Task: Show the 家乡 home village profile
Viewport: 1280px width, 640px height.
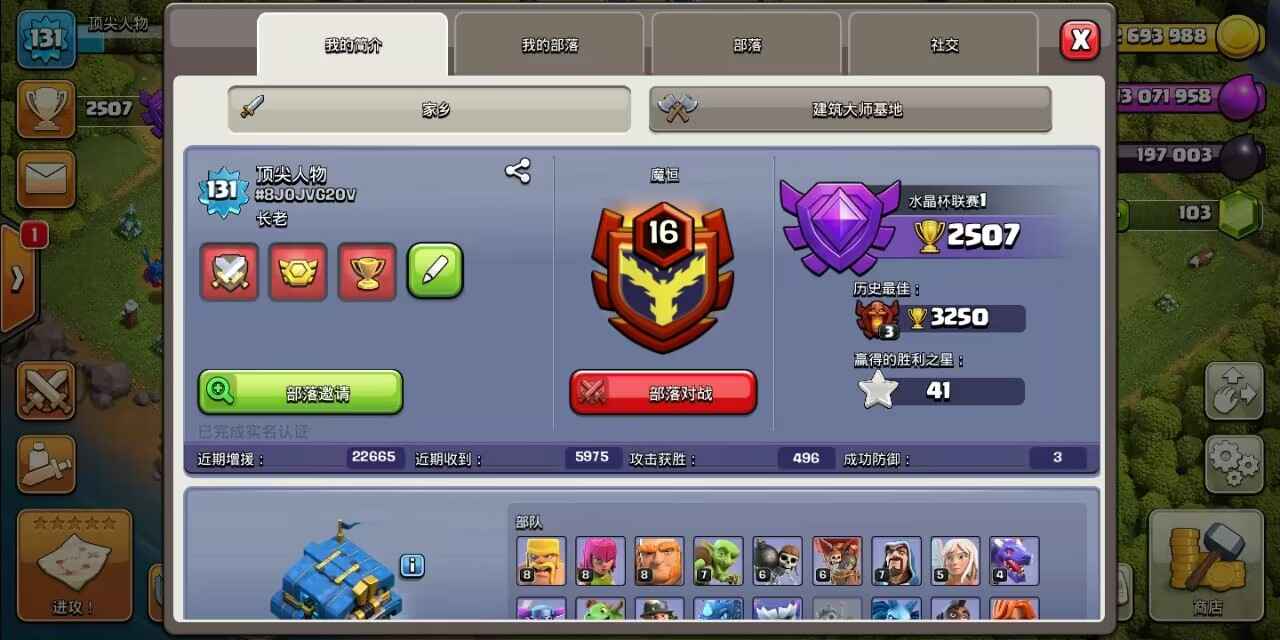Action: 429,109
